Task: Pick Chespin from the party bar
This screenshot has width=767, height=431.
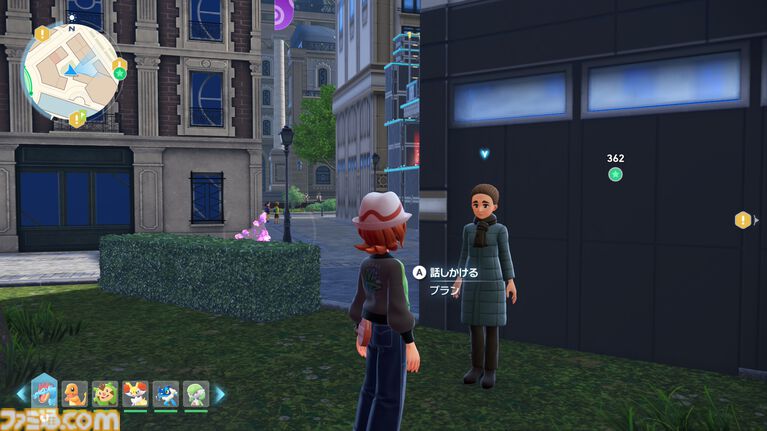Action: (106, 394)
